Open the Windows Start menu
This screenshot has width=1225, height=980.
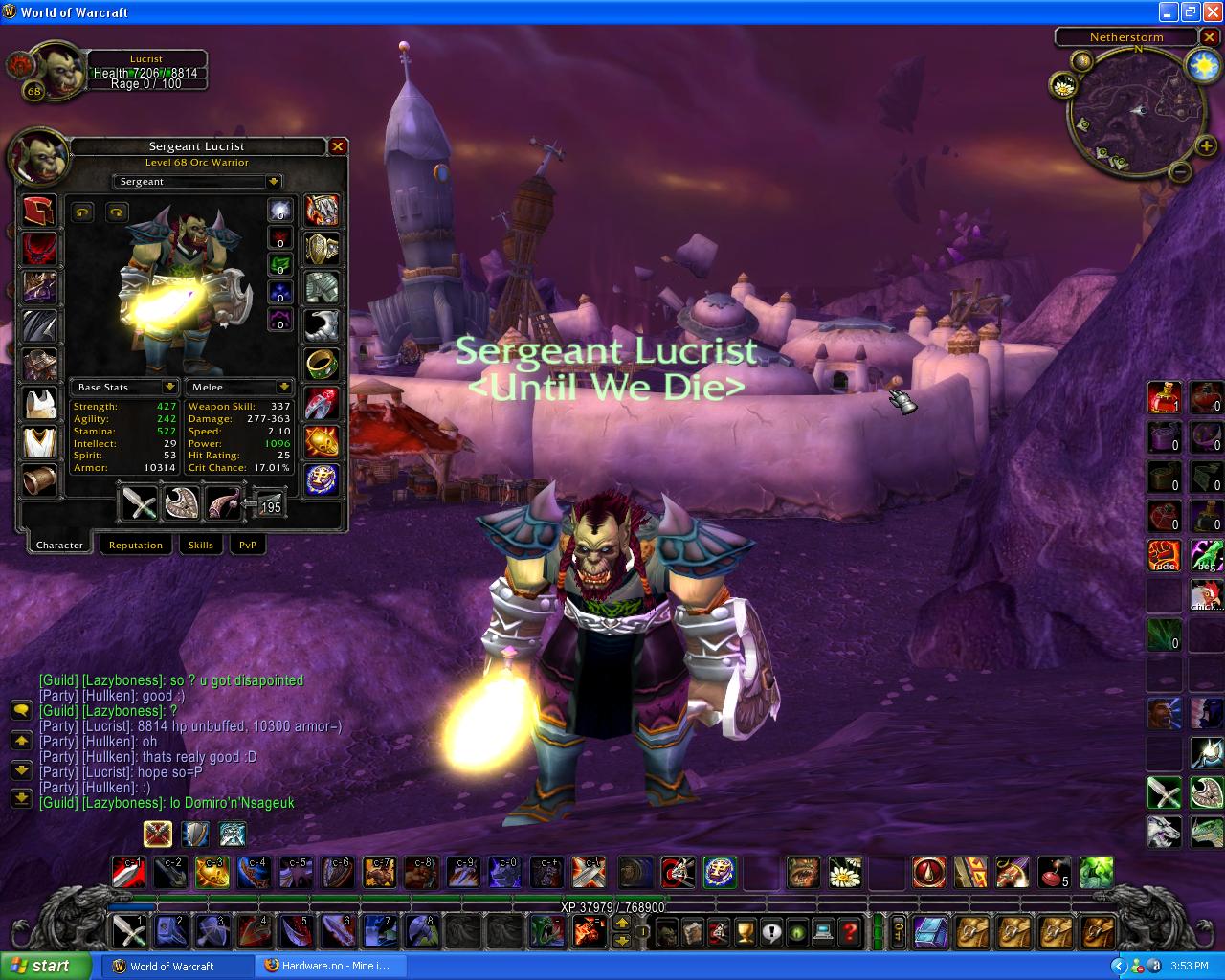tap(46, 966)
